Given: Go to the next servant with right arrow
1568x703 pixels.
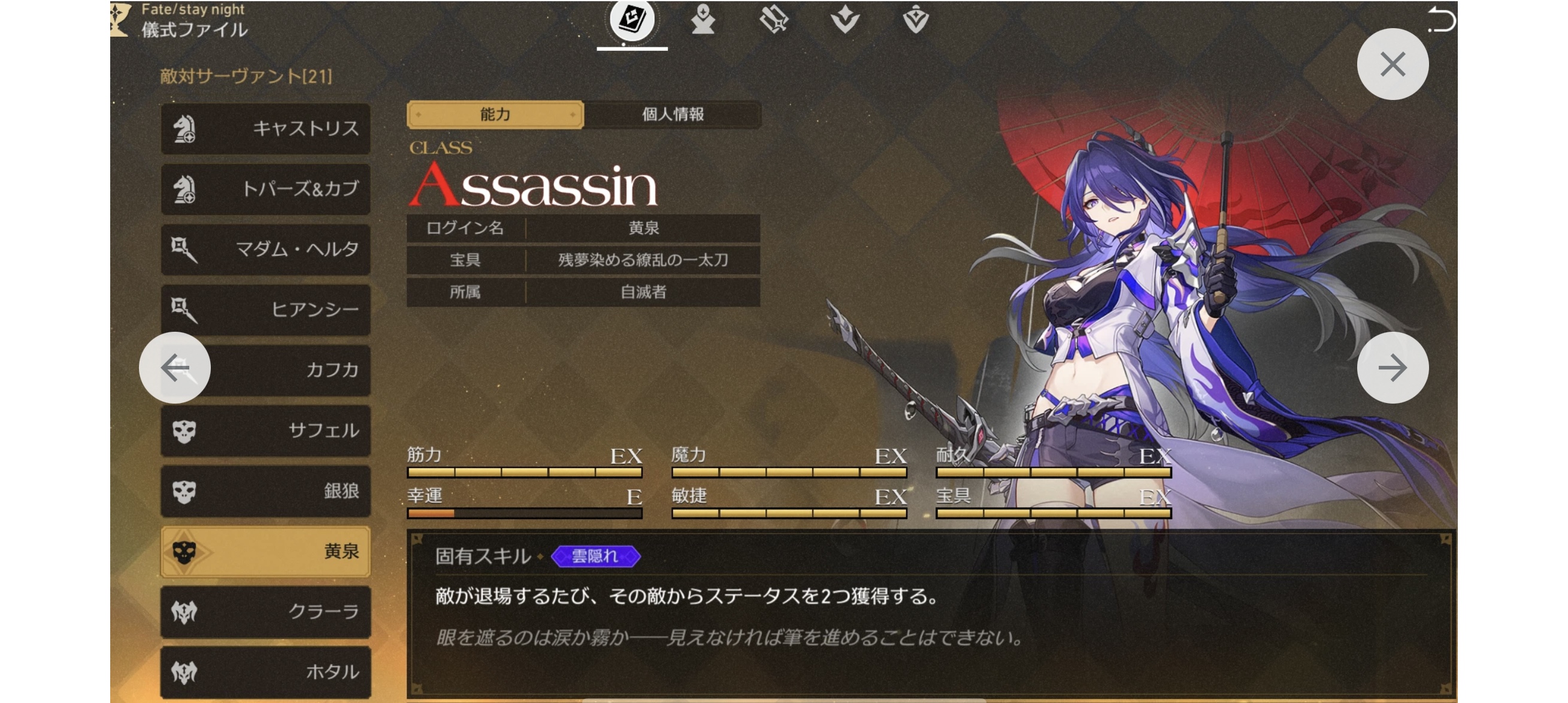Looking at the screenshot, I should pyautogui.click(x=1392, y=368).
